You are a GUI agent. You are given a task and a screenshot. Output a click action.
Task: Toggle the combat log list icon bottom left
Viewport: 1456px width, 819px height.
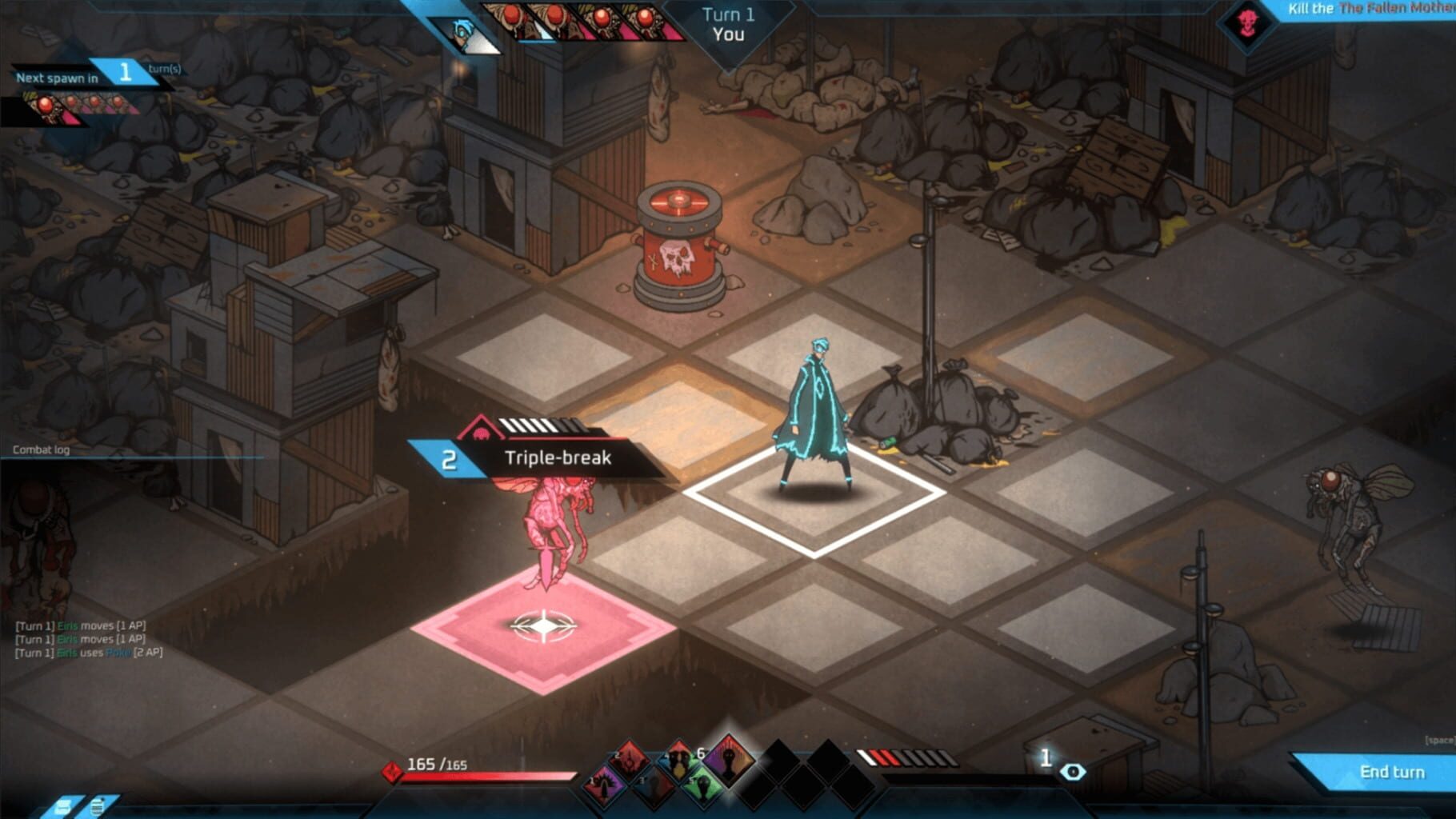[98, 806]
